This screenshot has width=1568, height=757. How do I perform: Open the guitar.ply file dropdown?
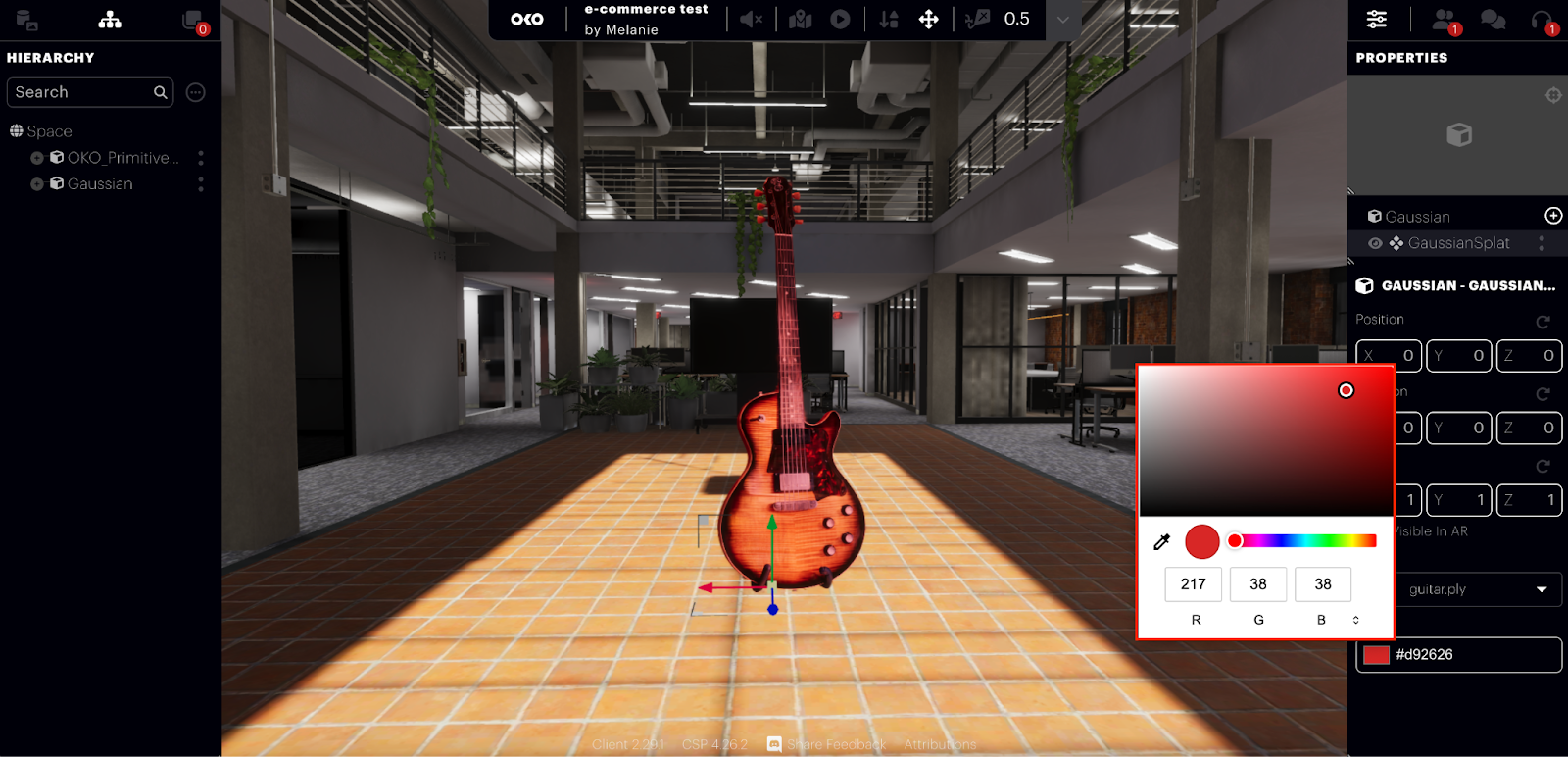[x=1477, y=589]
